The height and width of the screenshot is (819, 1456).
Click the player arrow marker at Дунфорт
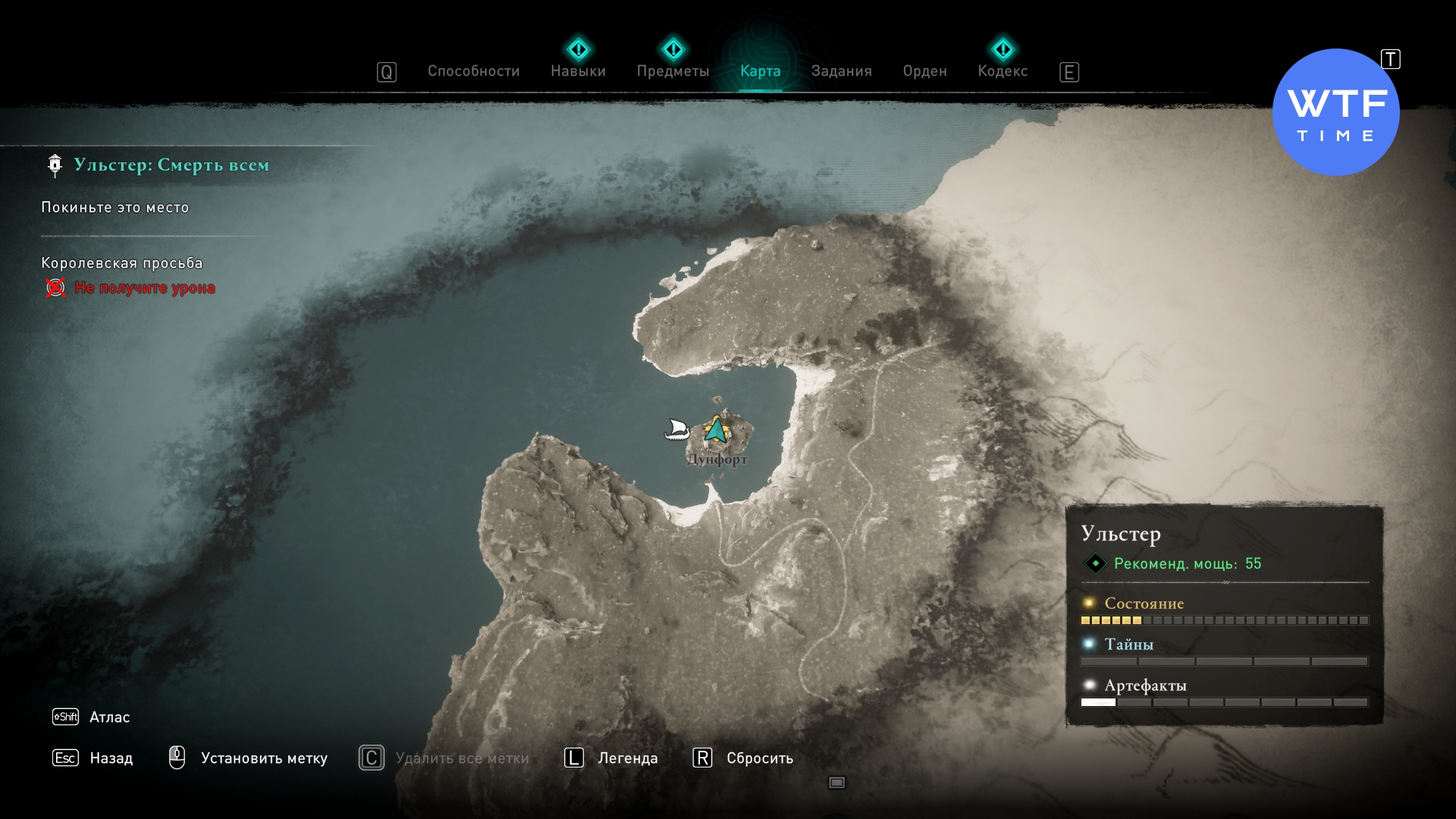715,430
